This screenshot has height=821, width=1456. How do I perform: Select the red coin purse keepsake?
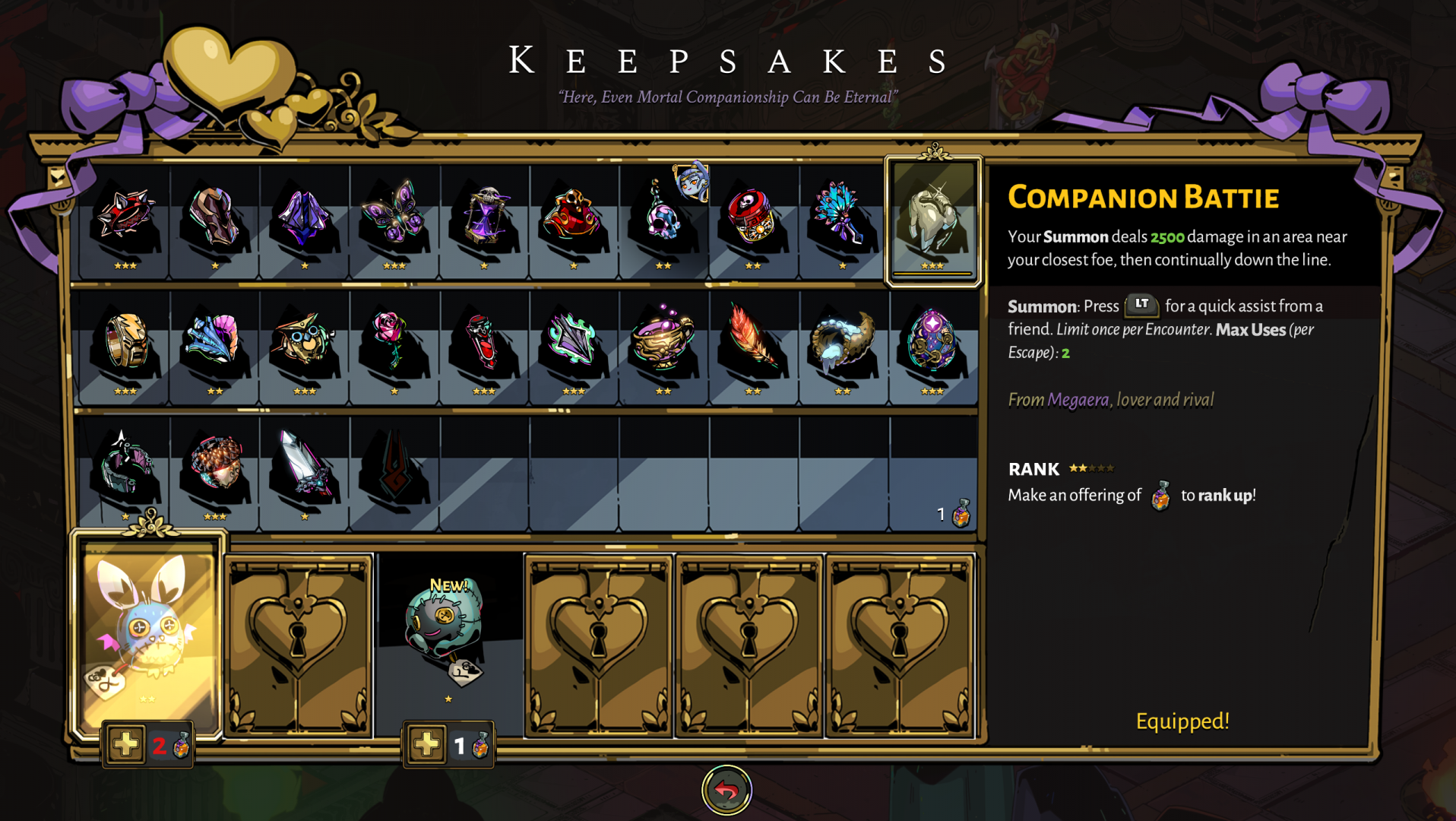point(574,216)
